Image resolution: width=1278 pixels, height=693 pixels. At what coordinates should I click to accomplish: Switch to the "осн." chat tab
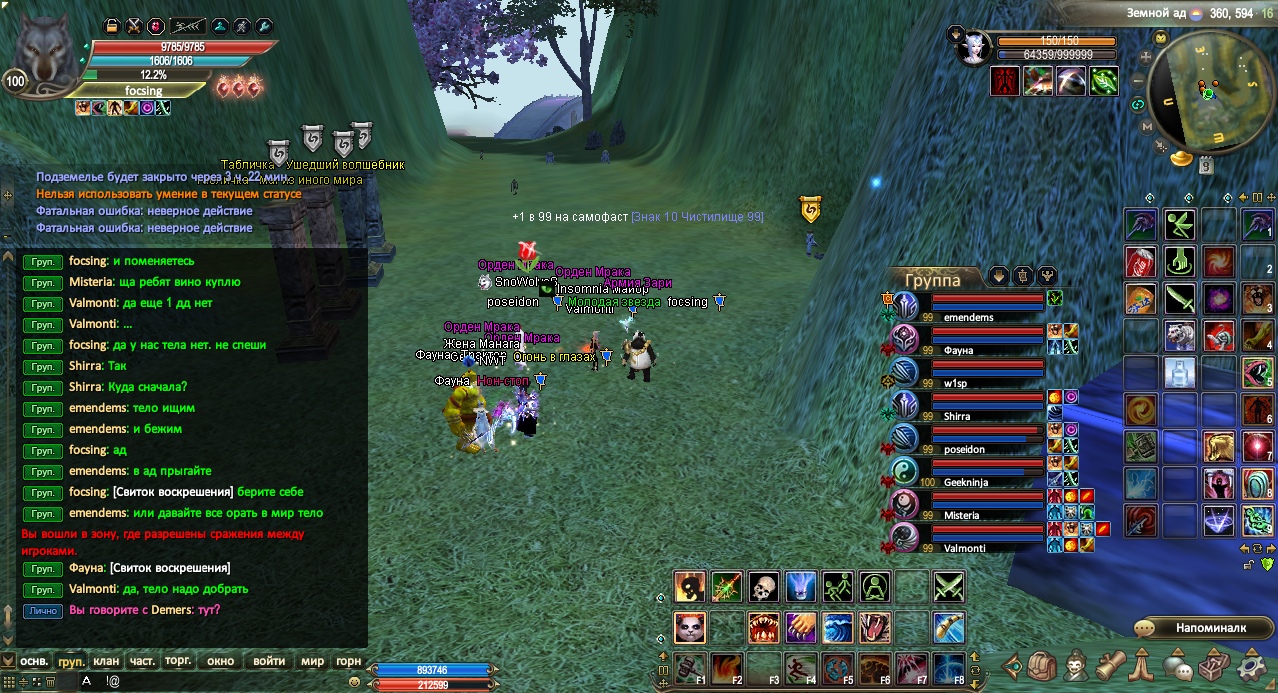tap(35, 661)
